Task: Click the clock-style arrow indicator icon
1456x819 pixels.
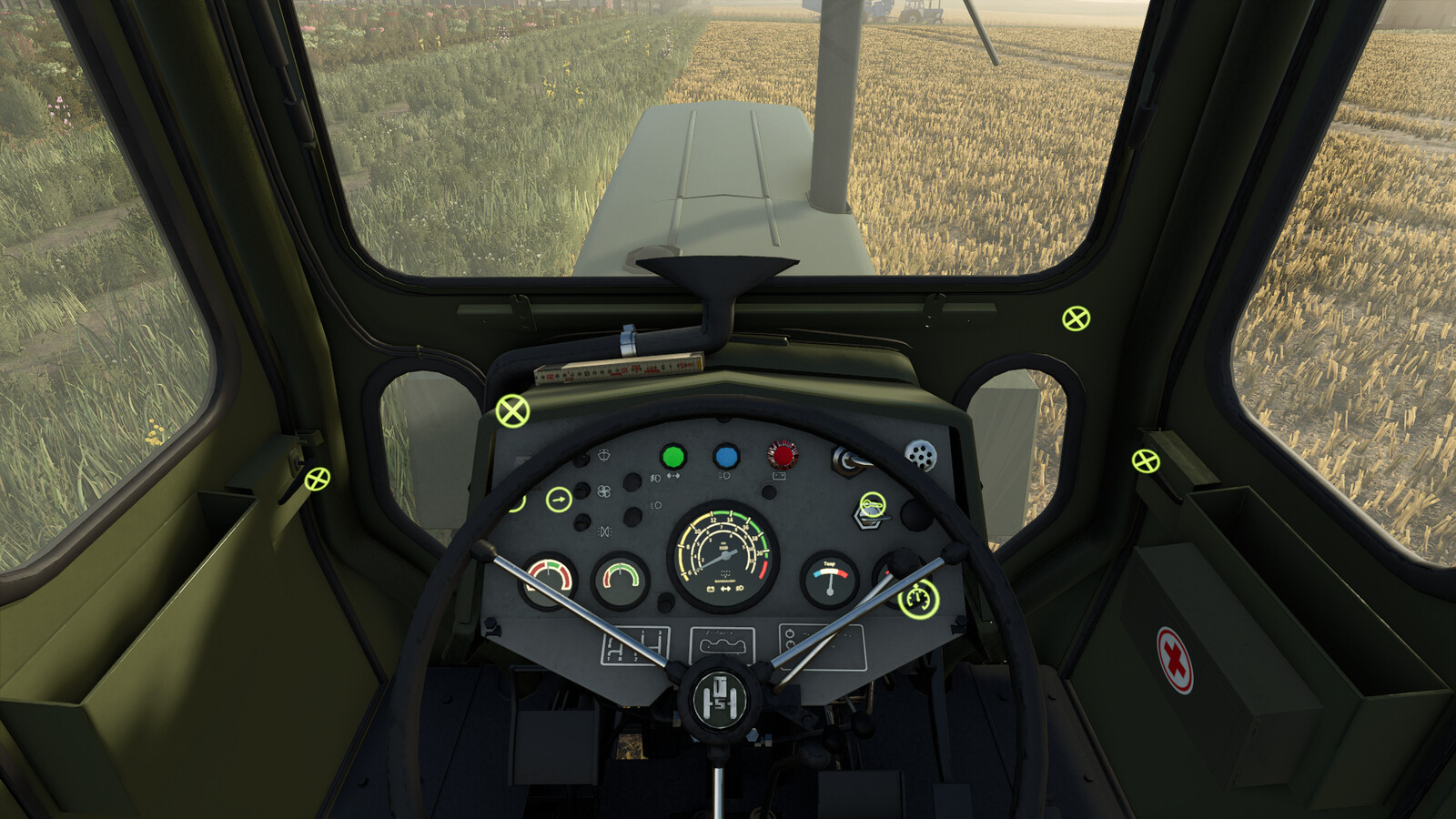Action: coord(560,498)
